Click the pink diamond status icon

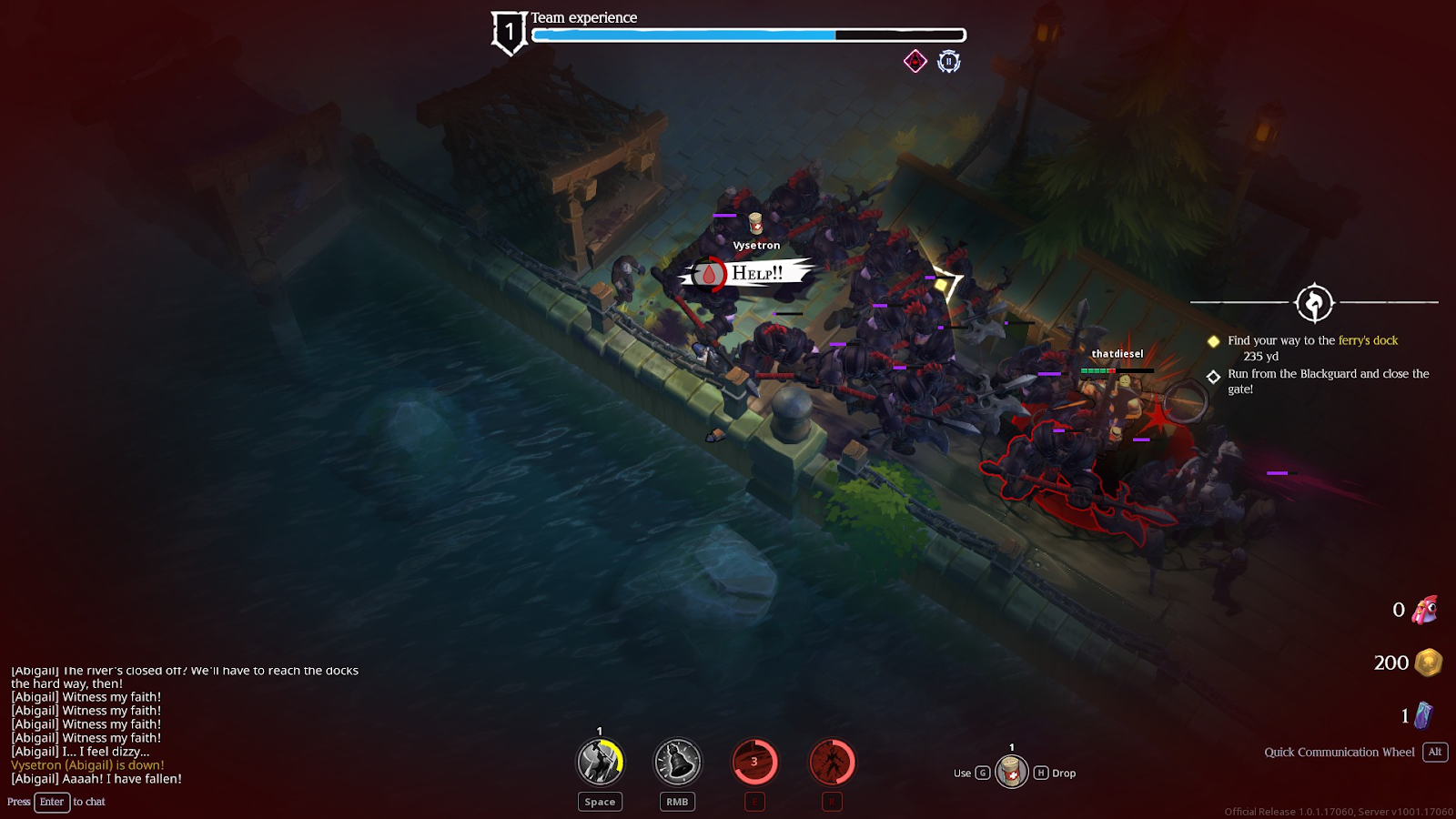915,61
